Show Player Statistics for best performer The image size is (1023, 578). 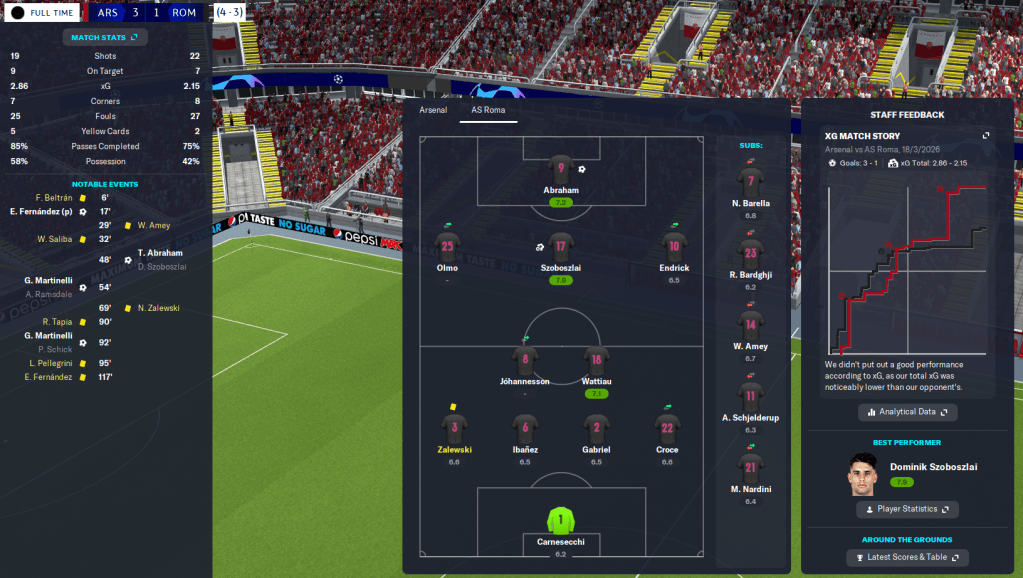coord(908,509)
